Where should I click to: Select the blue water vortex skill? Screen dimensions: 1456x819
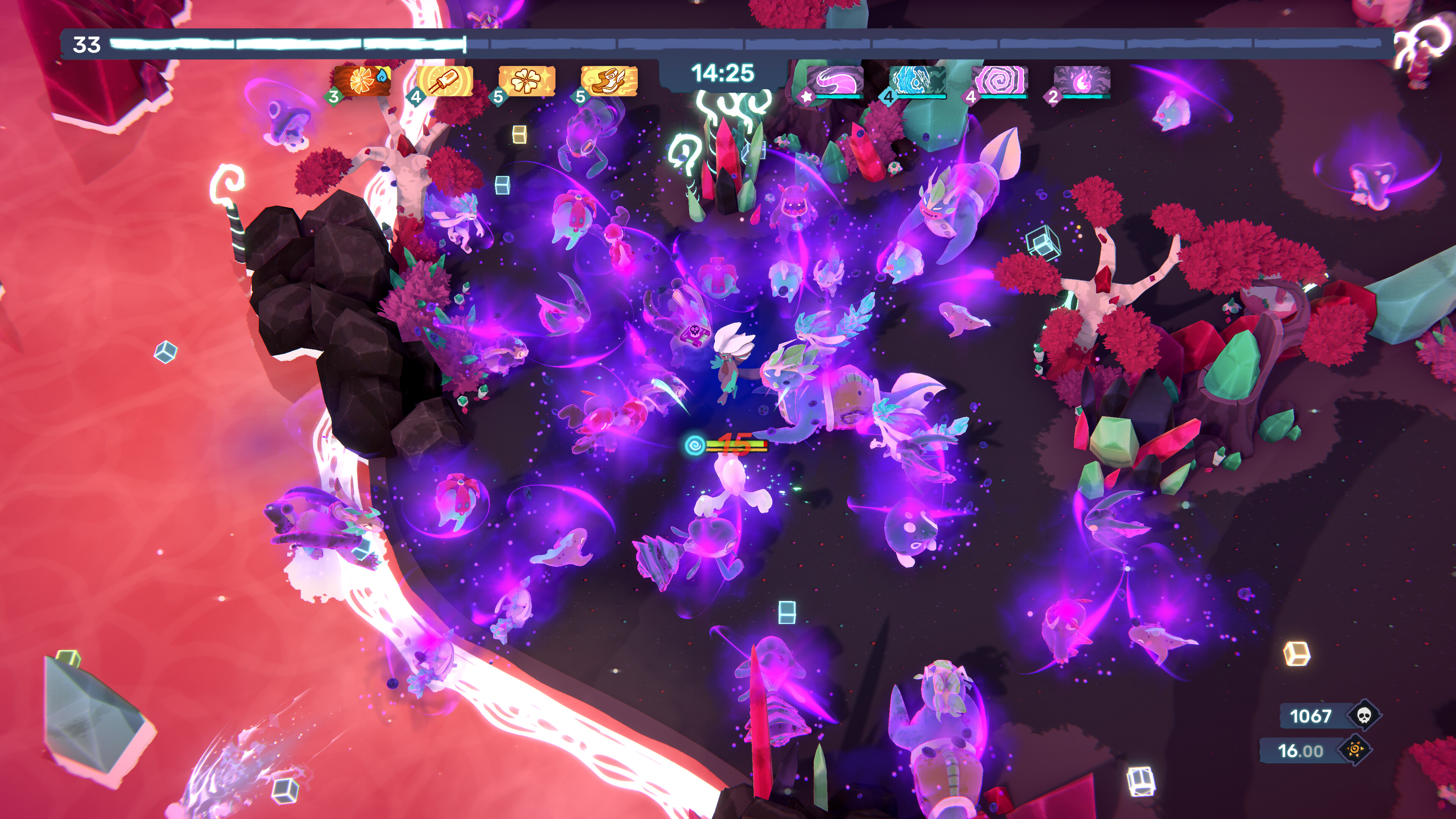917,80
